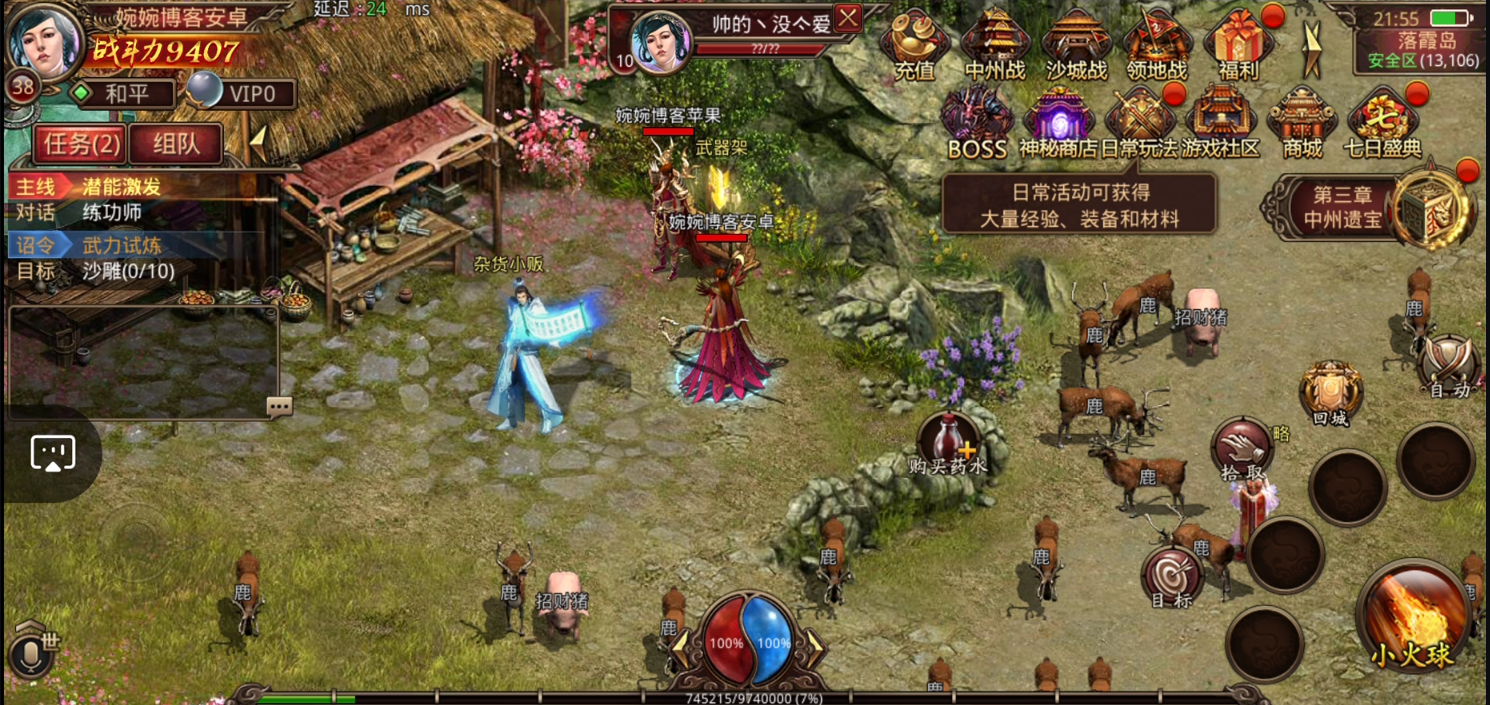Switch to the 任务(2) quest tab

click(x=80, y=144)
